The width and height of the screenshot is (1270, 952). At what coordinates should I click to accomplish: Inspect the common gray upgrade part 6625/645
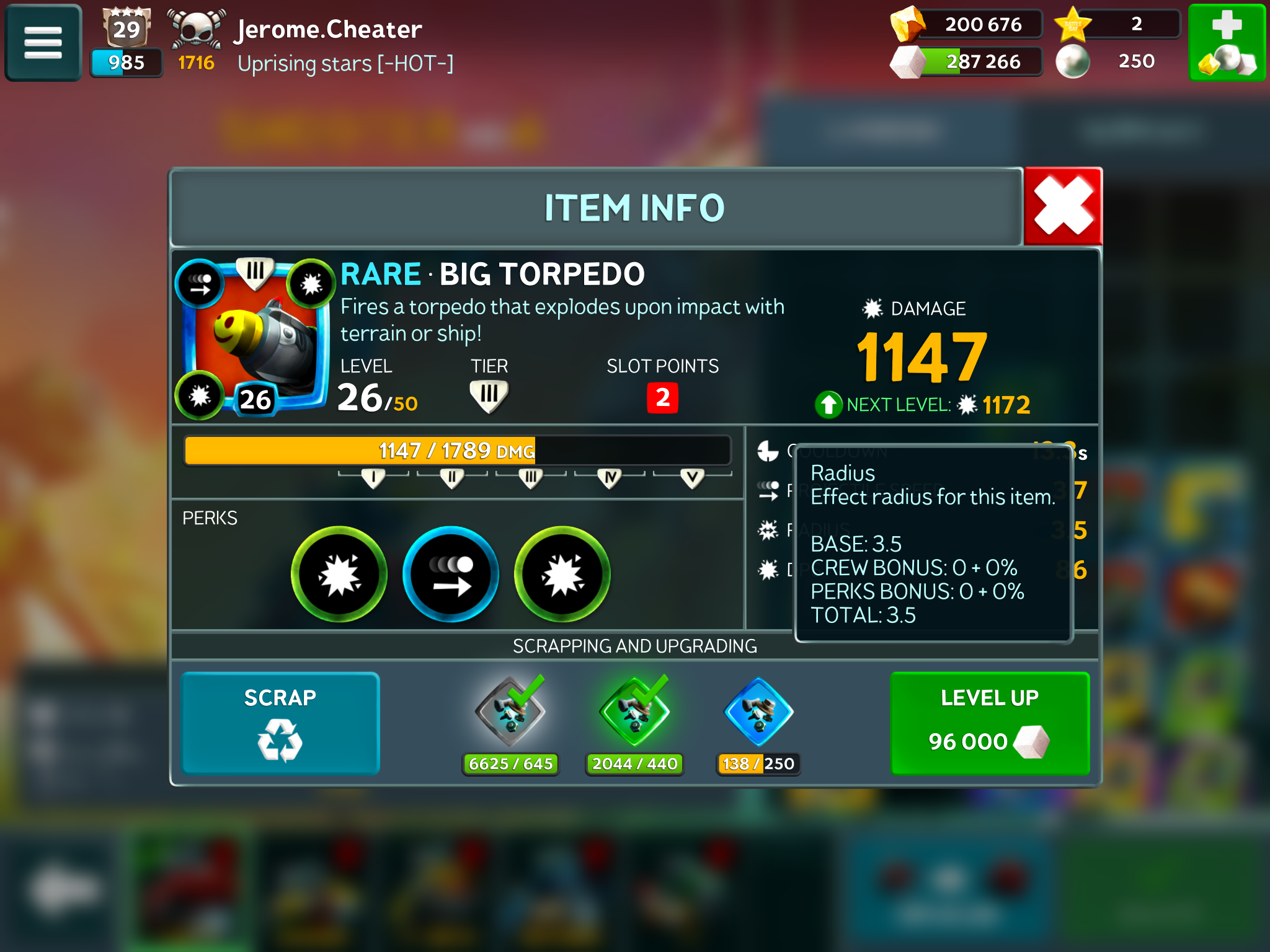[x=510, y=713]
